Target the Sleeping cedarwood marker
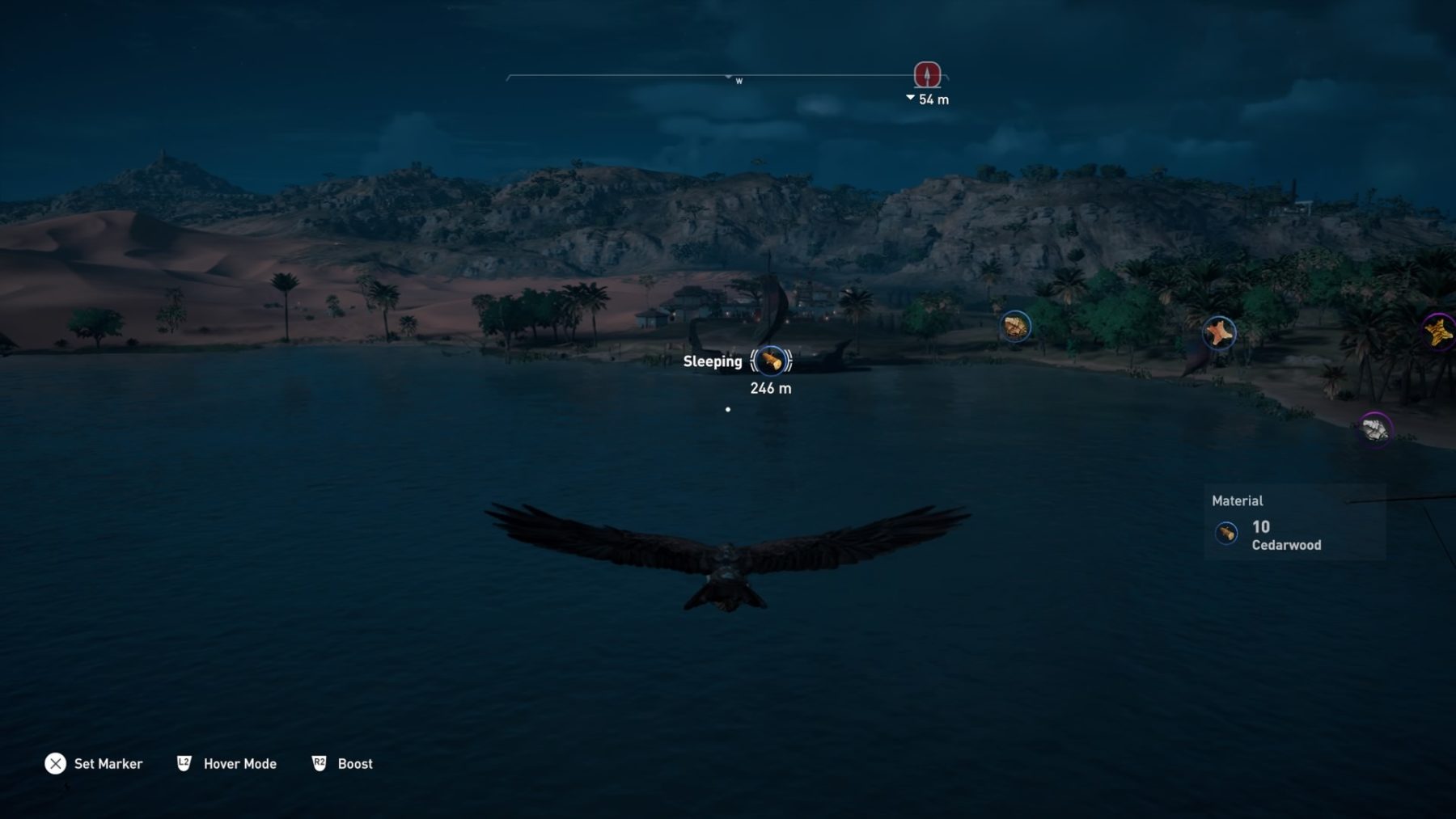This screenshot has width=1456, height=819. (x=771, y=361)
